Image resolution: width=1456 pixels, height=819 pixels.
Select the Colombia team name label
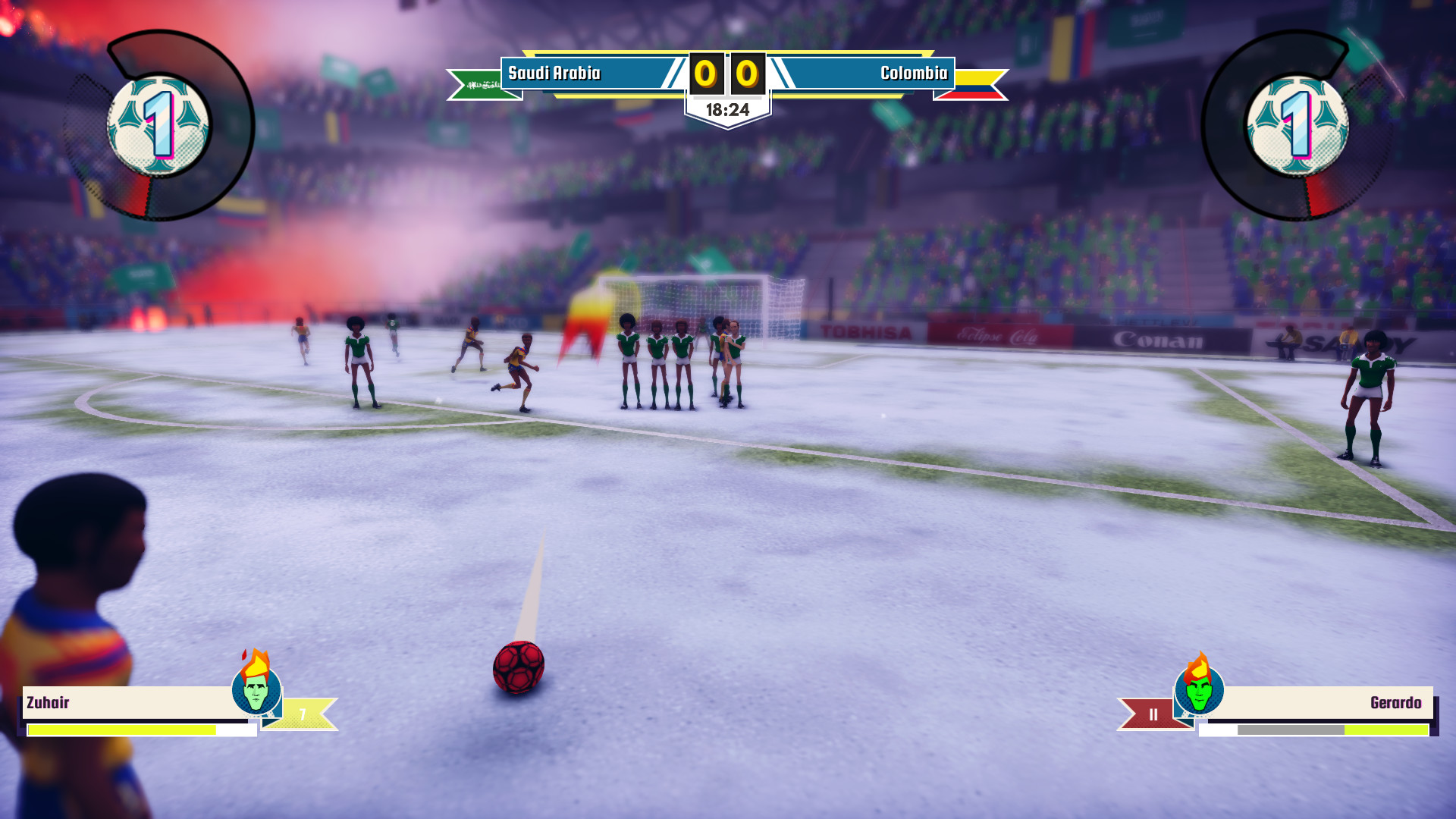pyautogui.click(x=912, y=74)
